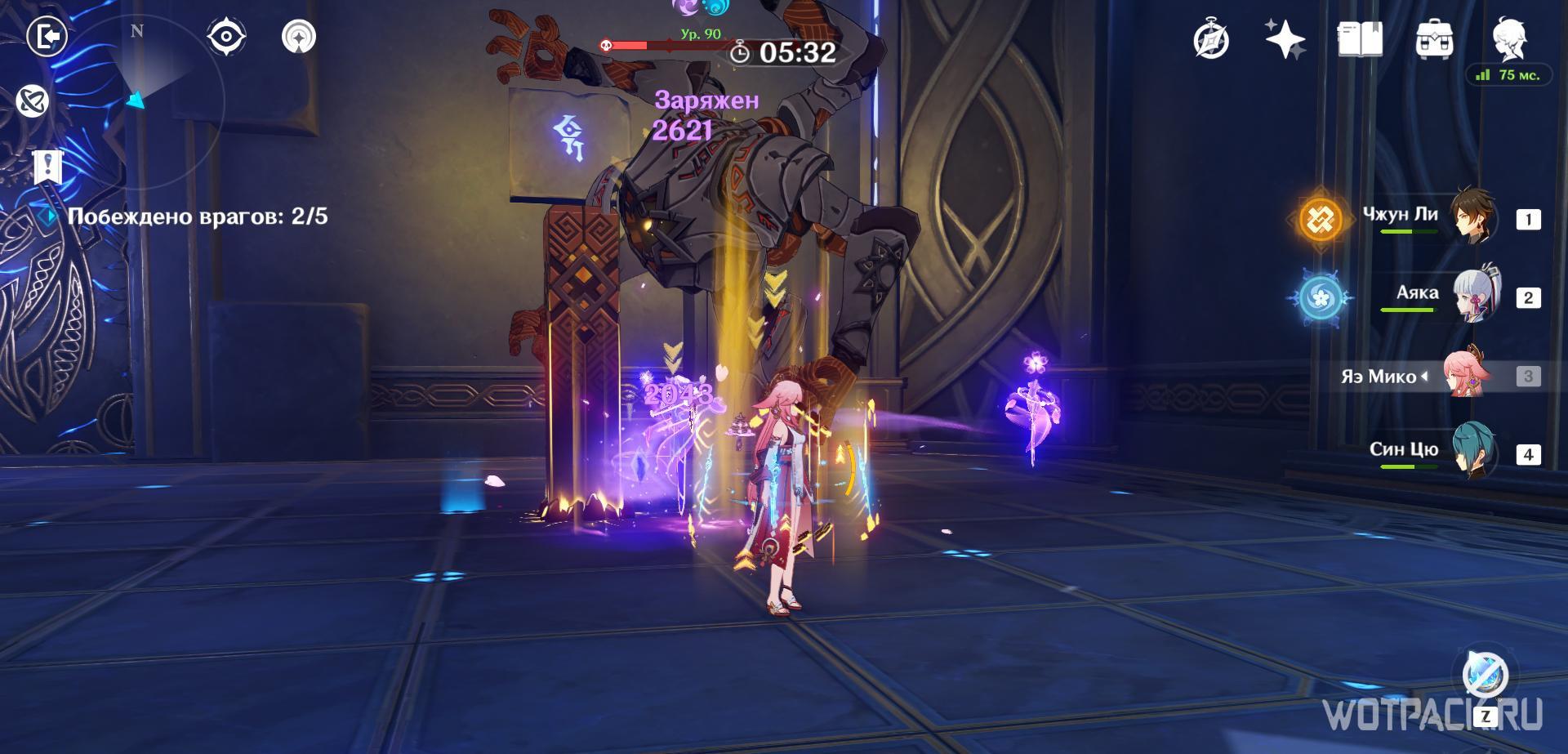Open the wish star icon

(x=1285, y=39)
